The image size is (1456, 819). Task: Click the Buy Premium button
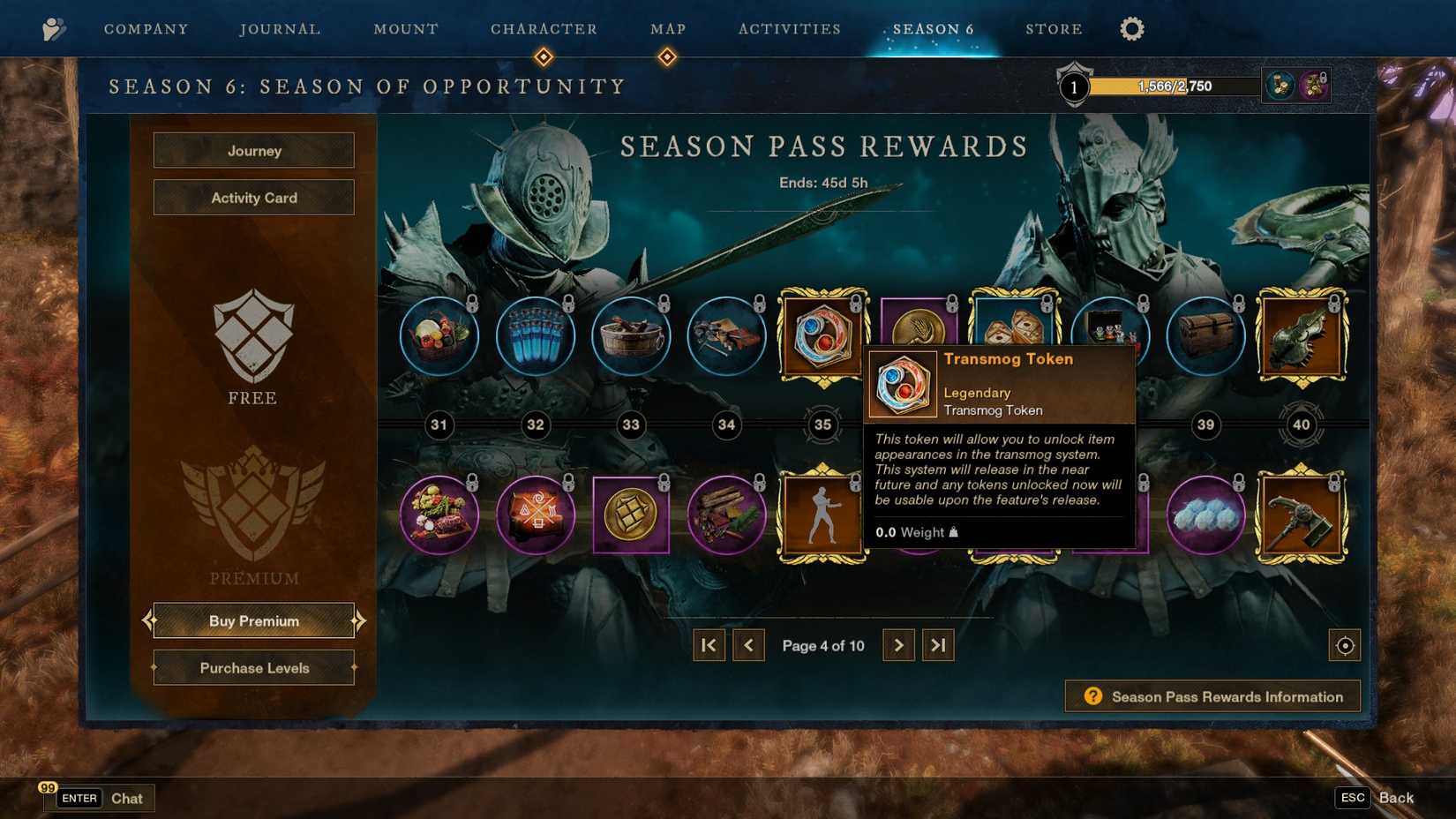tap(253, 620)
